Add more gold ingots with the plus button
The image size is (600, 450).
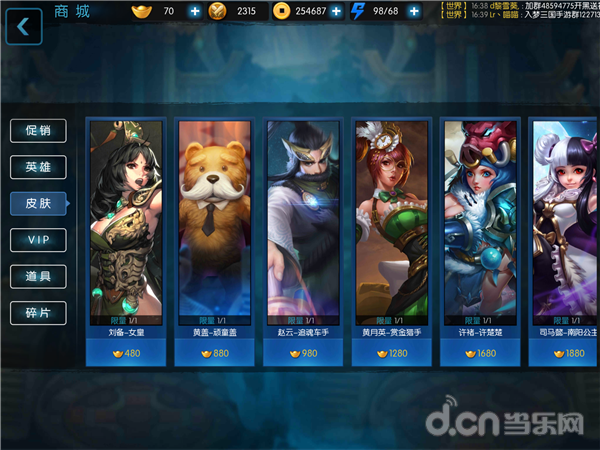(194, 12)
